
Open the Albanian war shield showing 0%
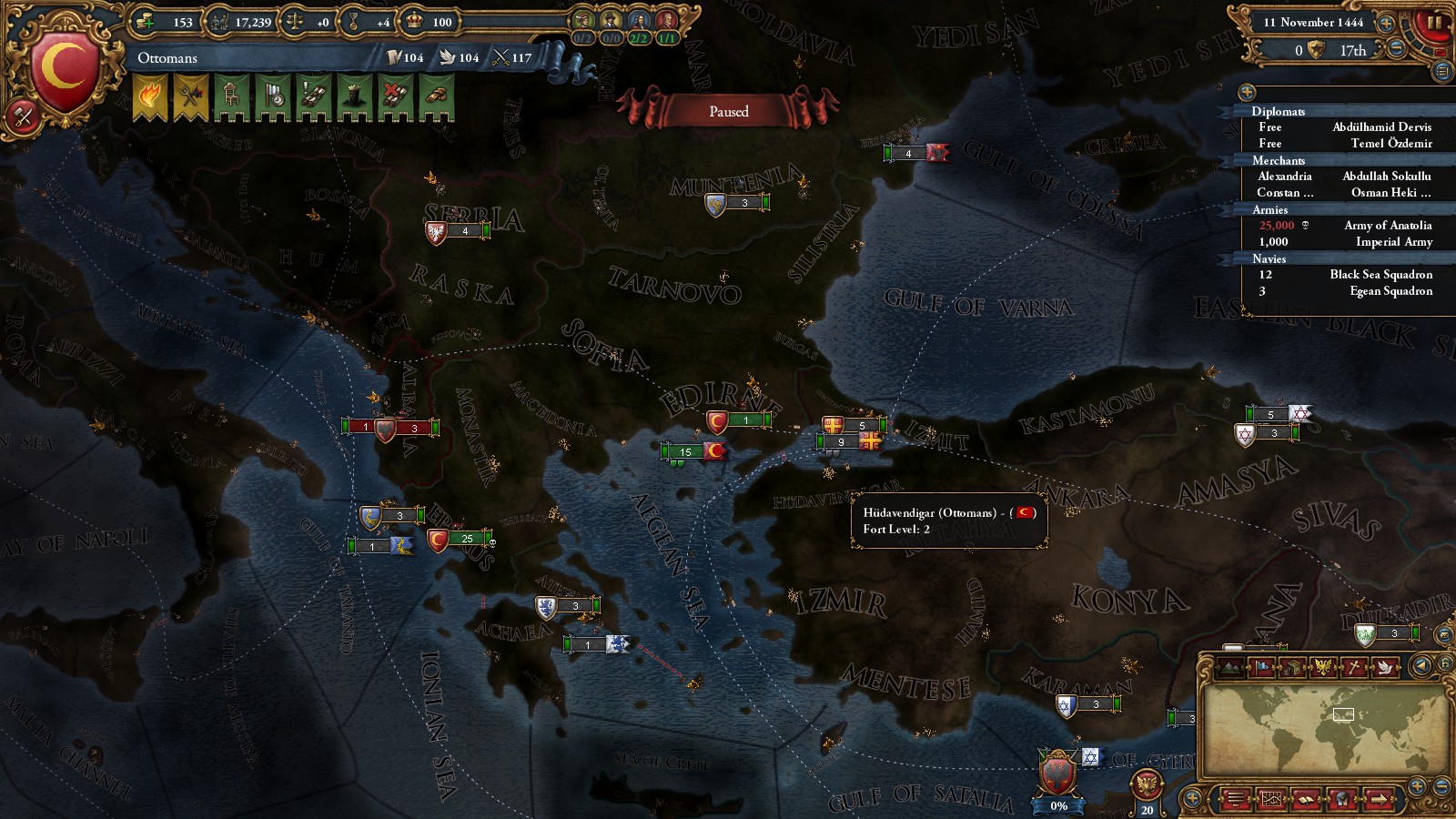[x=1057, y=778]
